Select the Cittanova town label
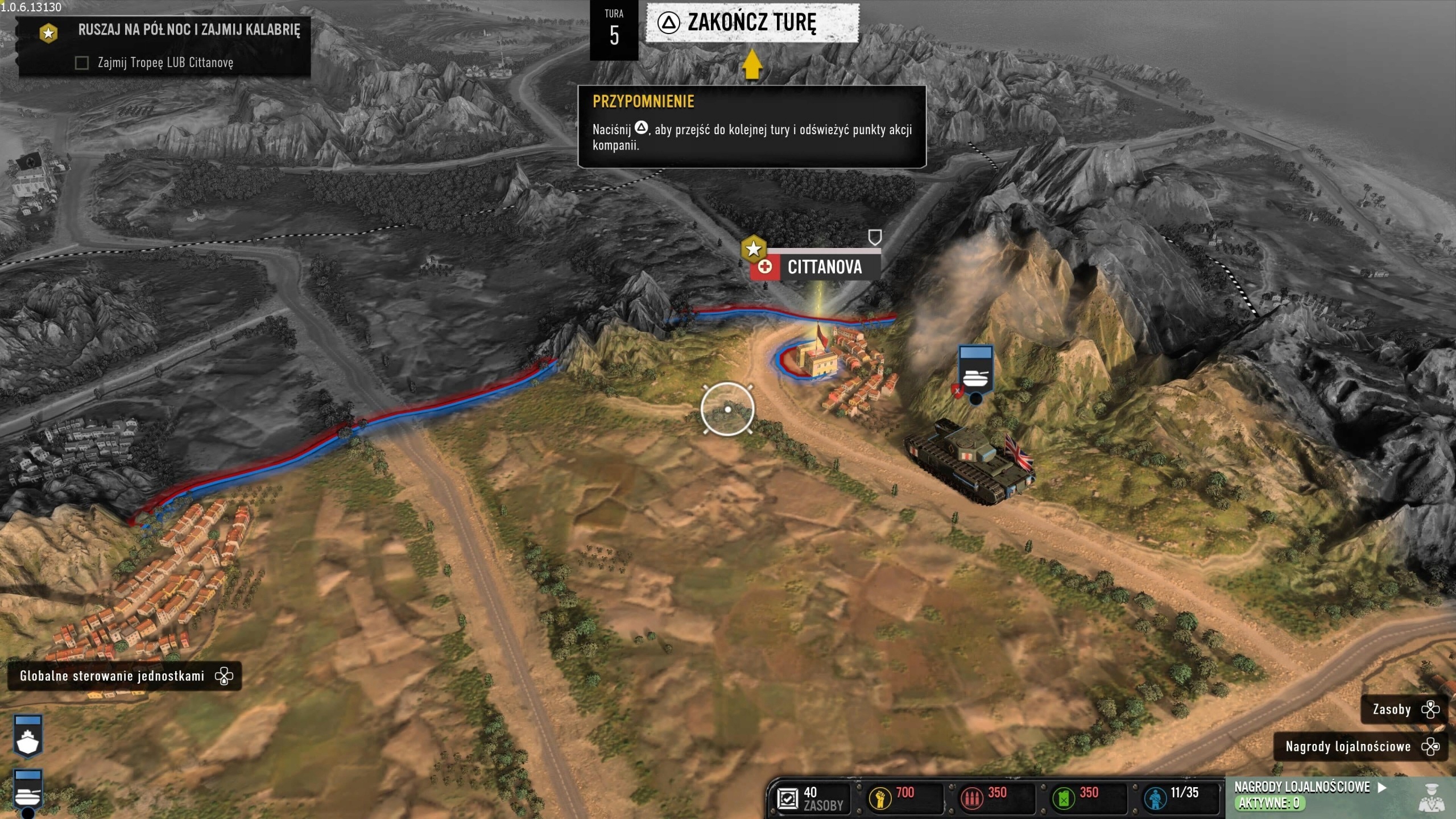 (824, 267)
